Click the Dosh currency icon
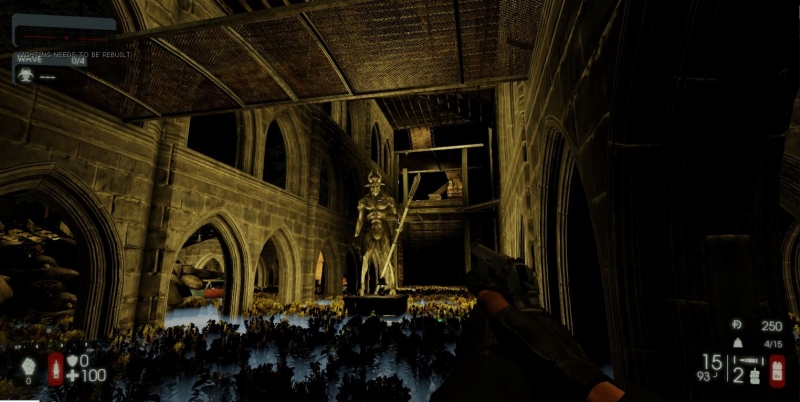This screenshot has width=800, height=402. tap(737, 325)
